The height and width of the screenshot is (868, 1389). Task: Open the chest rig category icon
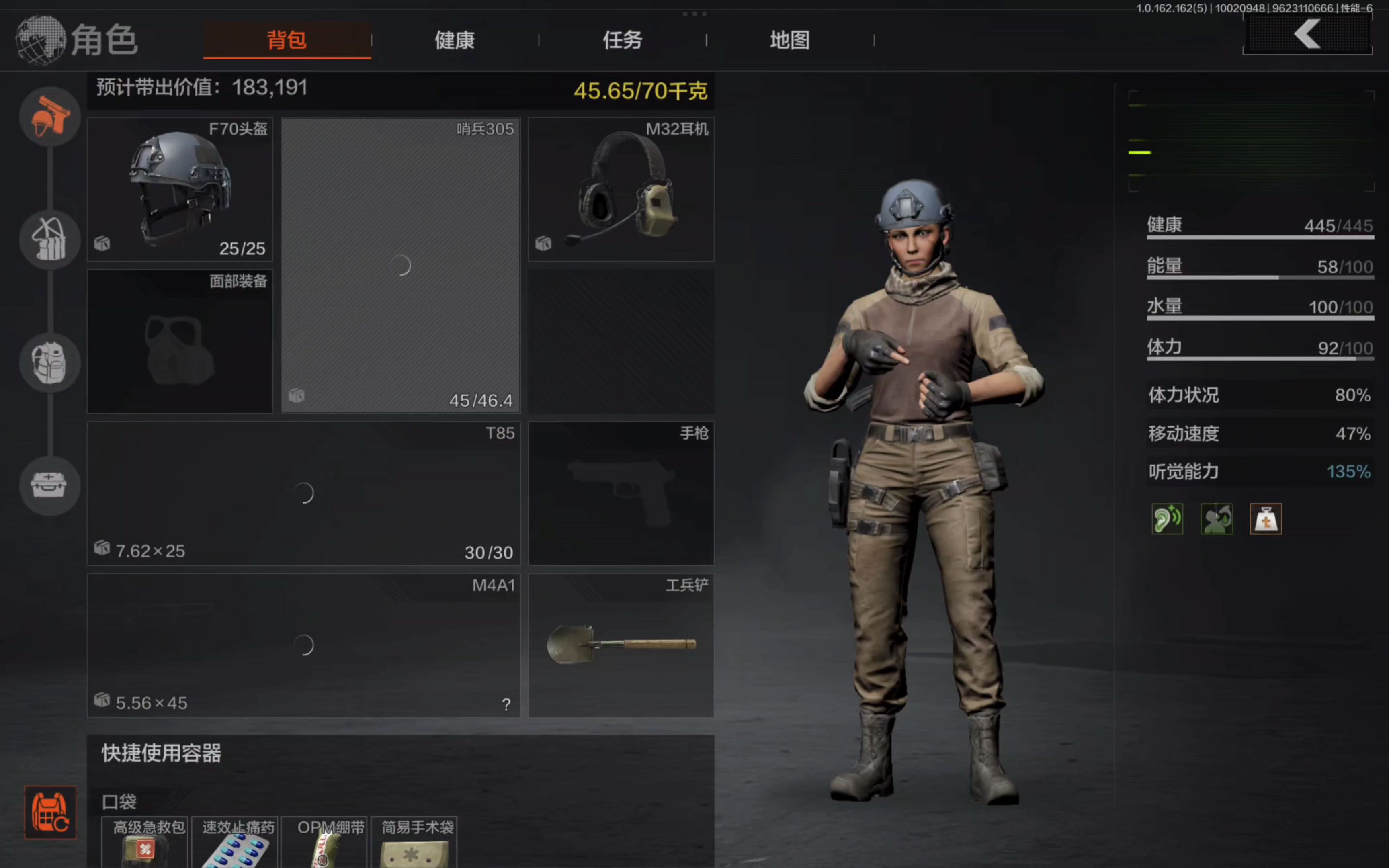tap(50, 240)
